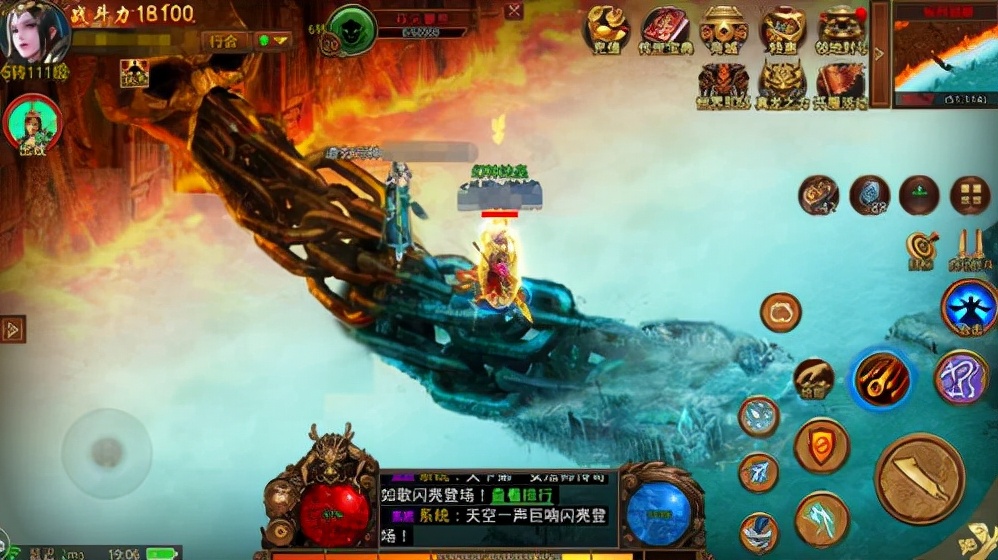Open the player character portrait
This screenshot has width=998, height=560.
pos(38,32)
